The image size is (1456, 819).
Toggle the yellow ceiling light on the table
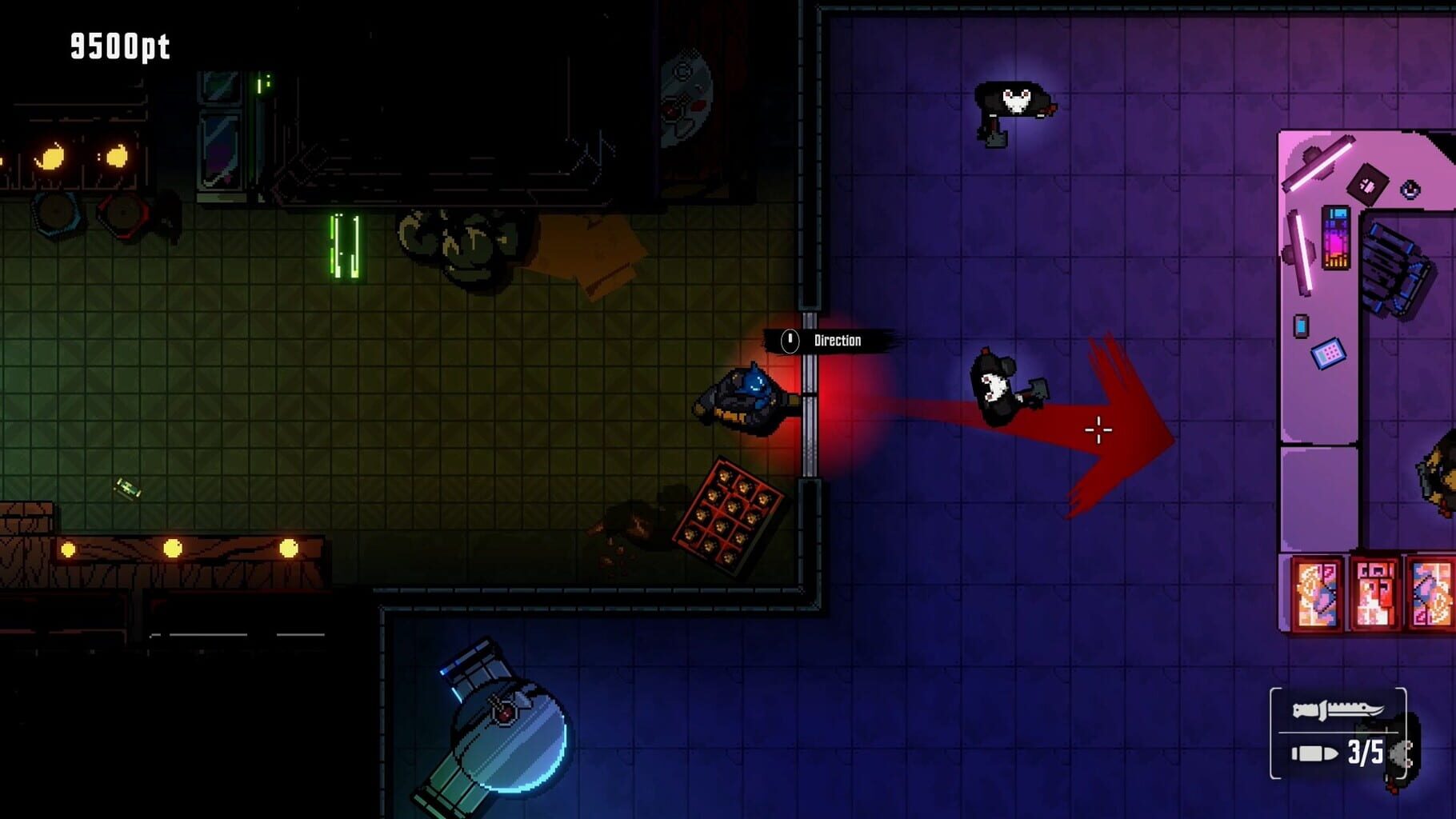173,548
